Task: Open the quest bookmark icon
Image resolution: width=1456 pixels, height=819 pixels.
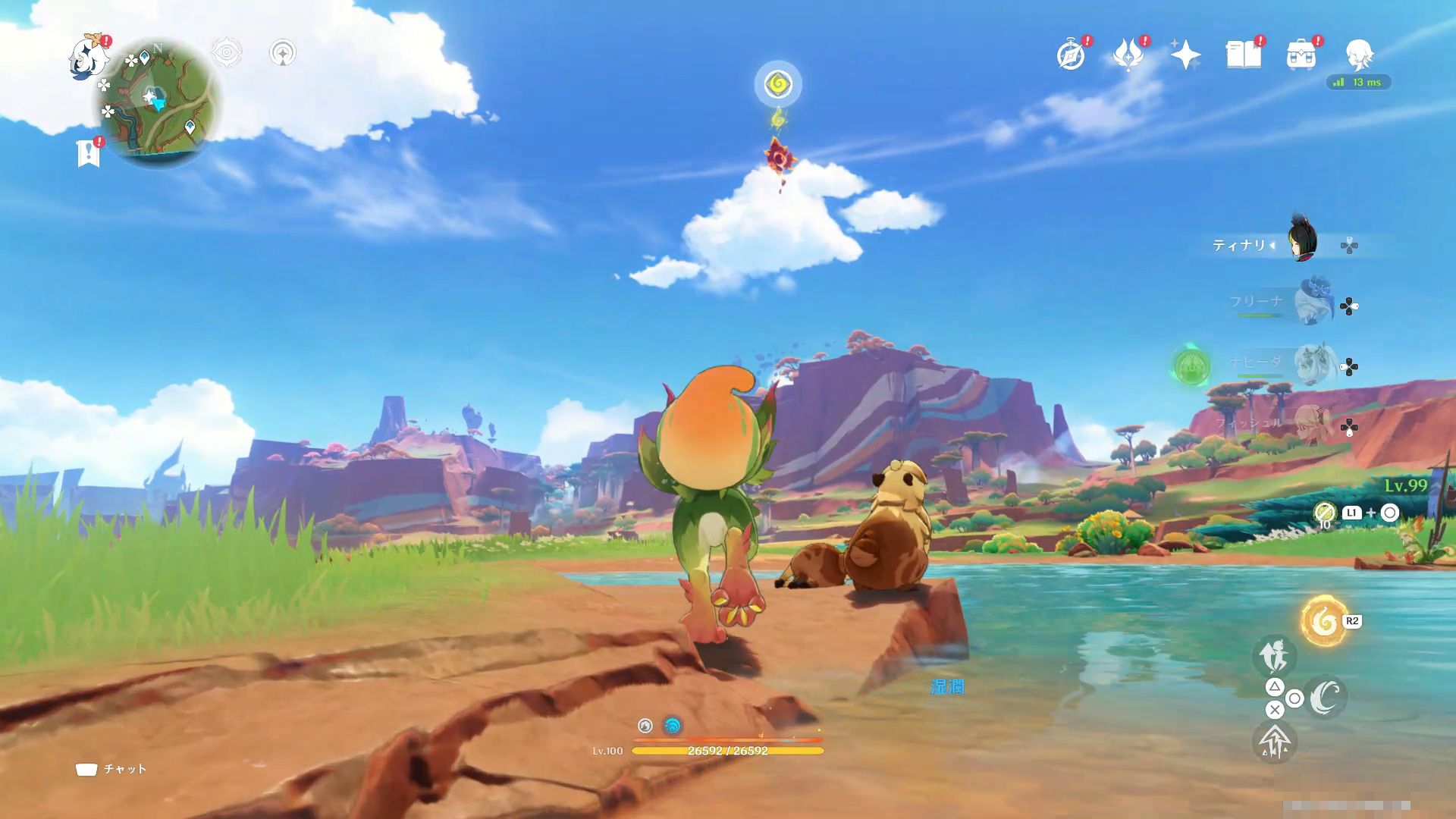Action: [89, 152]
